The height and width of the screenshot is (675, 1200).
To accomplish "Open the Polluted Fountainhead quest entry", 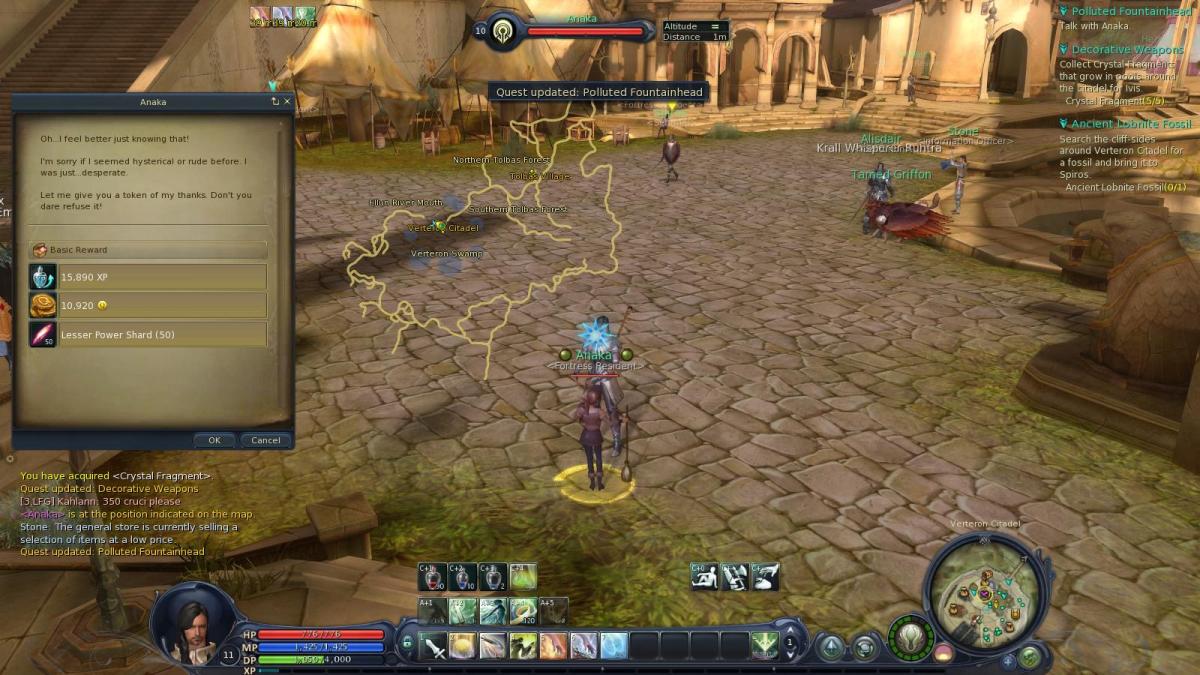I will point(1130,11).
